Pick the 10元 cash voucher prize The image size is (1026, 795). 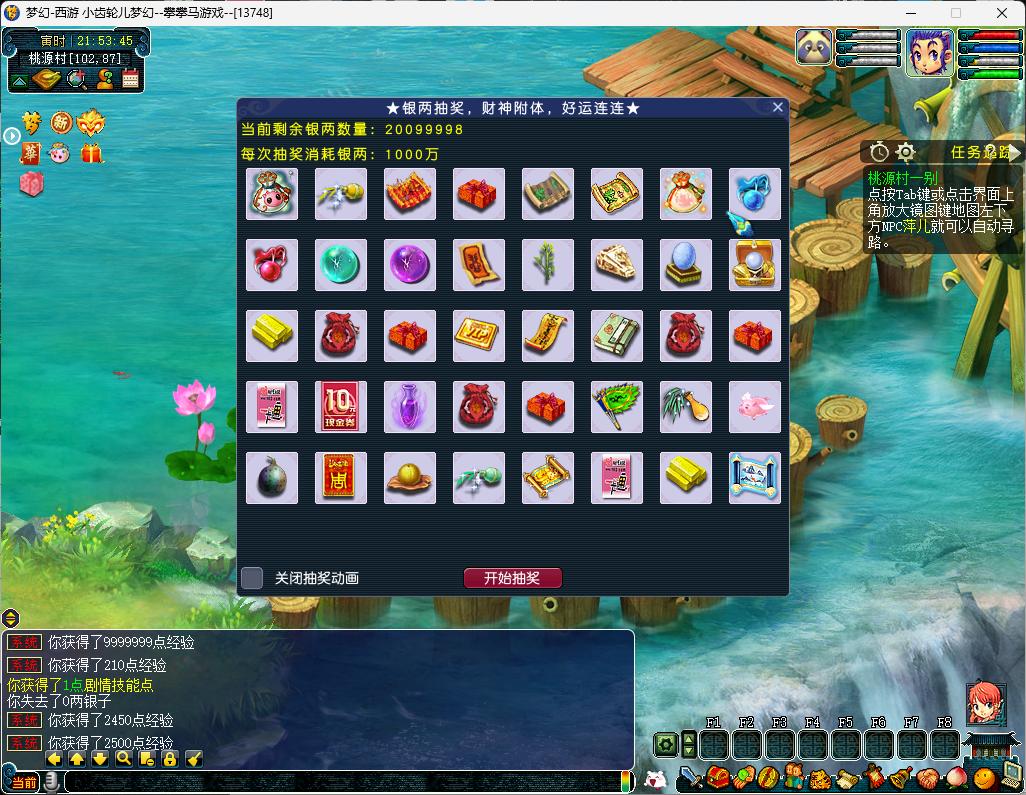coord(341,407)
